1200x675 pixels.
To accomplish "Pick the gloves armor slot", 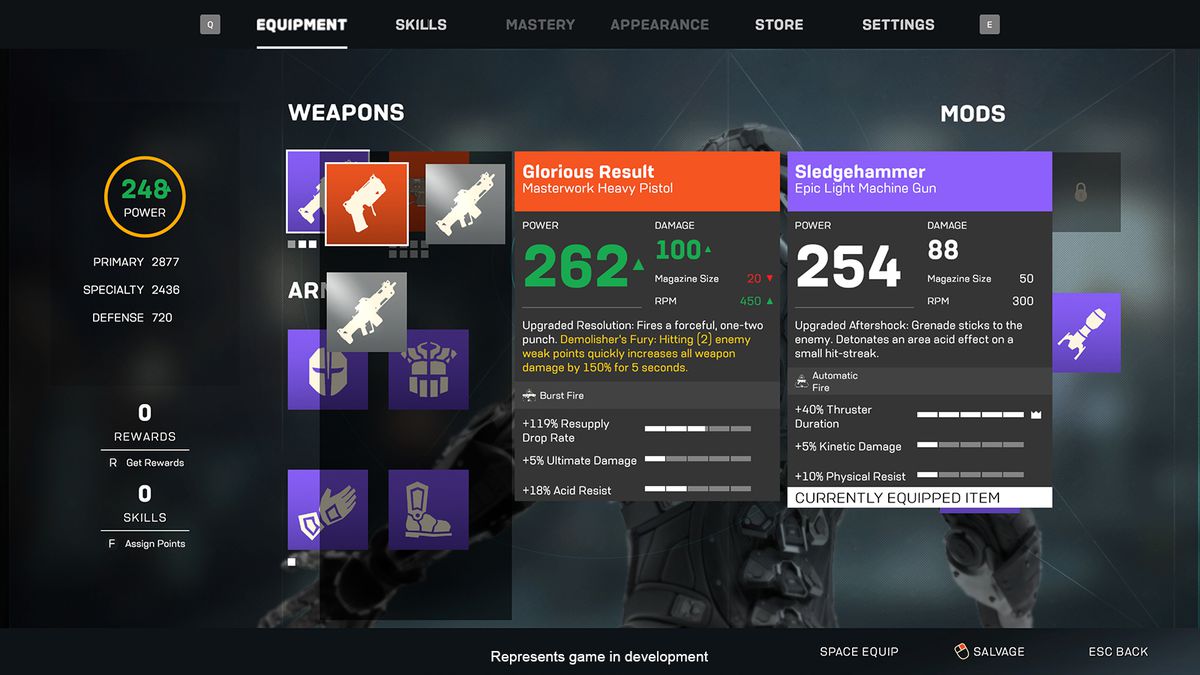I will pyautogui.click(x=327, y=510).
